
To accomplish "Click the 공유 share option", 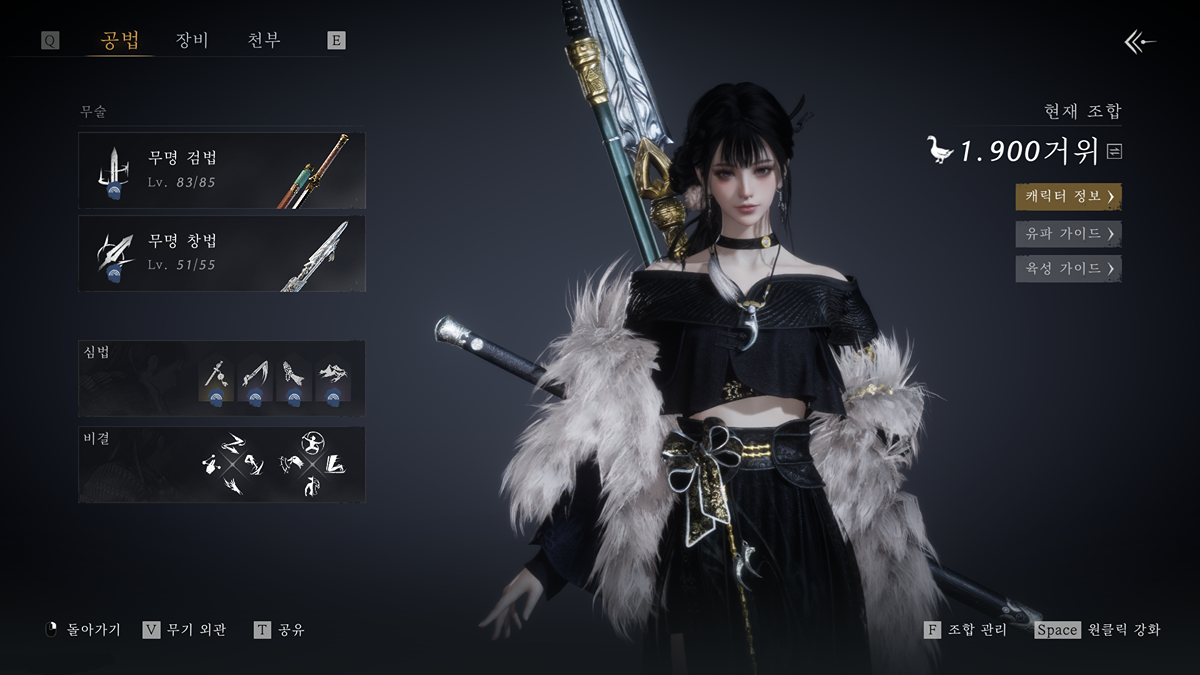I will [280, 630].
